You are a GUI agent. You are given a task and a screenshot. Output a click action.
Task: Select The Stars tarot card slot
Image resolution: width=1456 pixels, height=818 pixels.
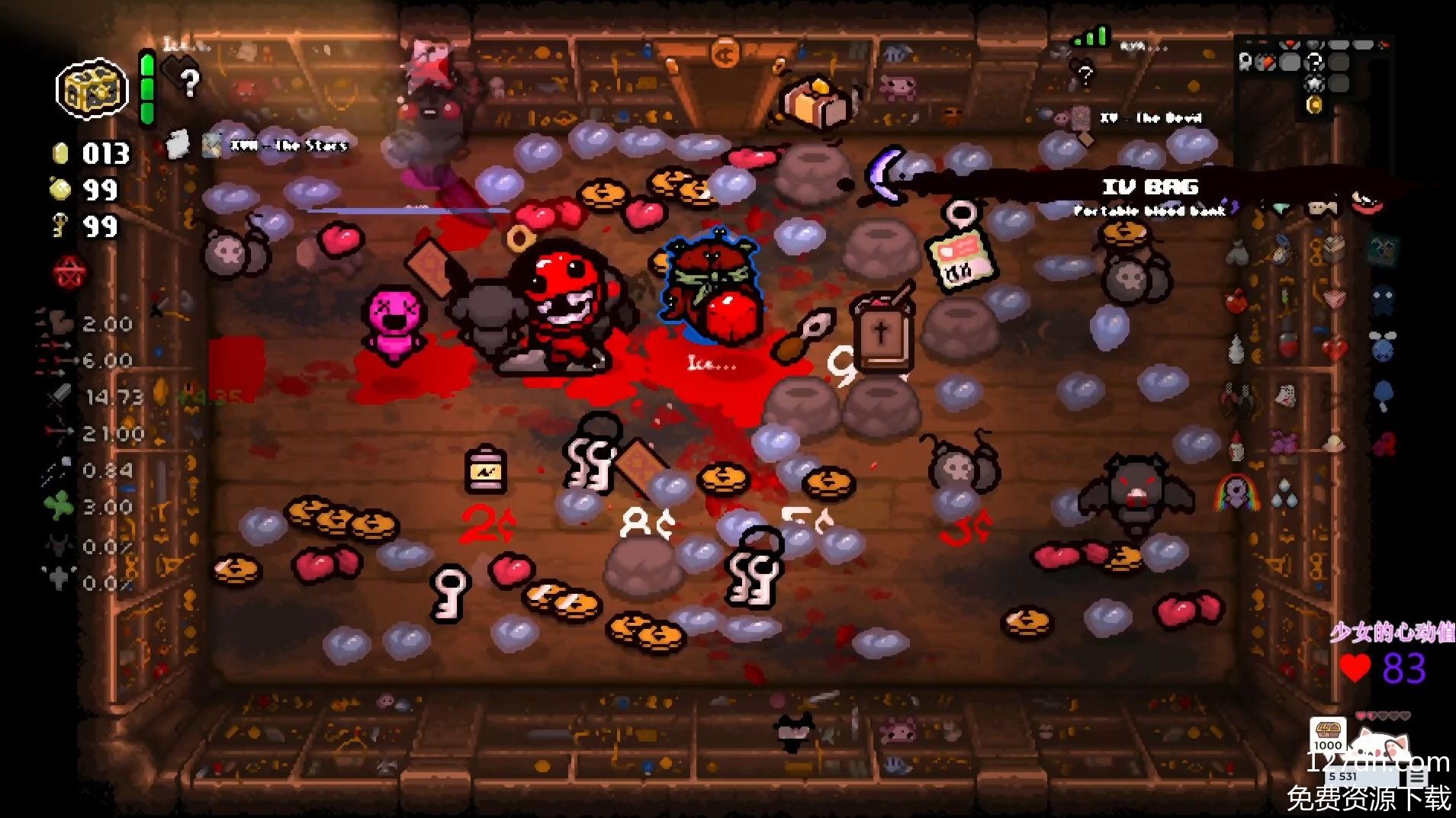tap(212, 145)
